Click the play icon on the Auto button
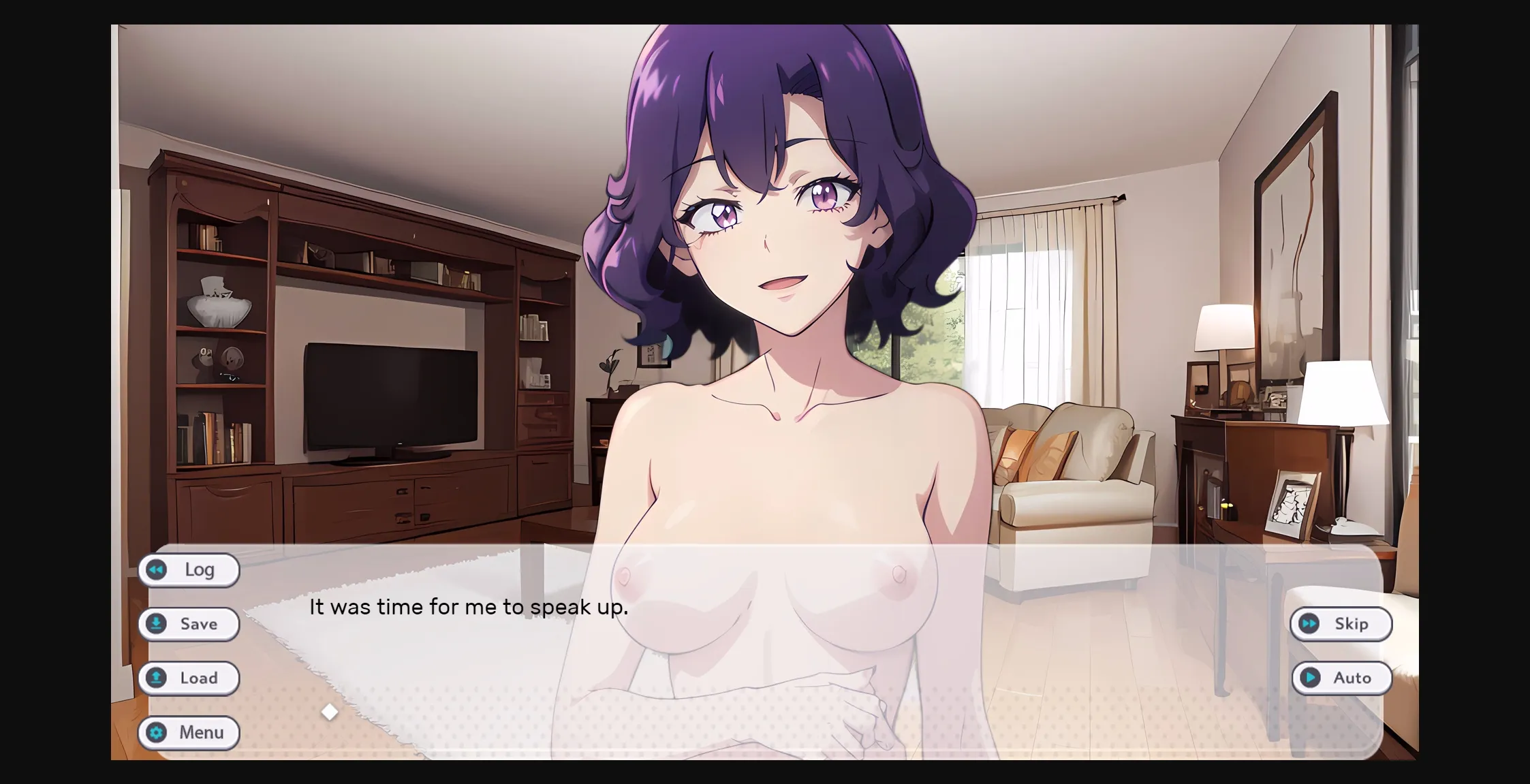1530x784 pixels. click(x=1311, y=678)
